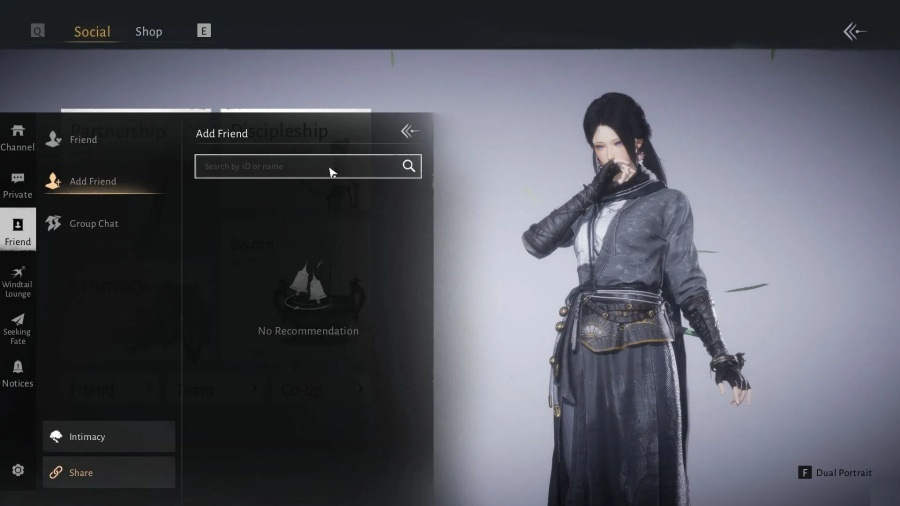
Task: View Notices section
Action: tap(18, 374)
